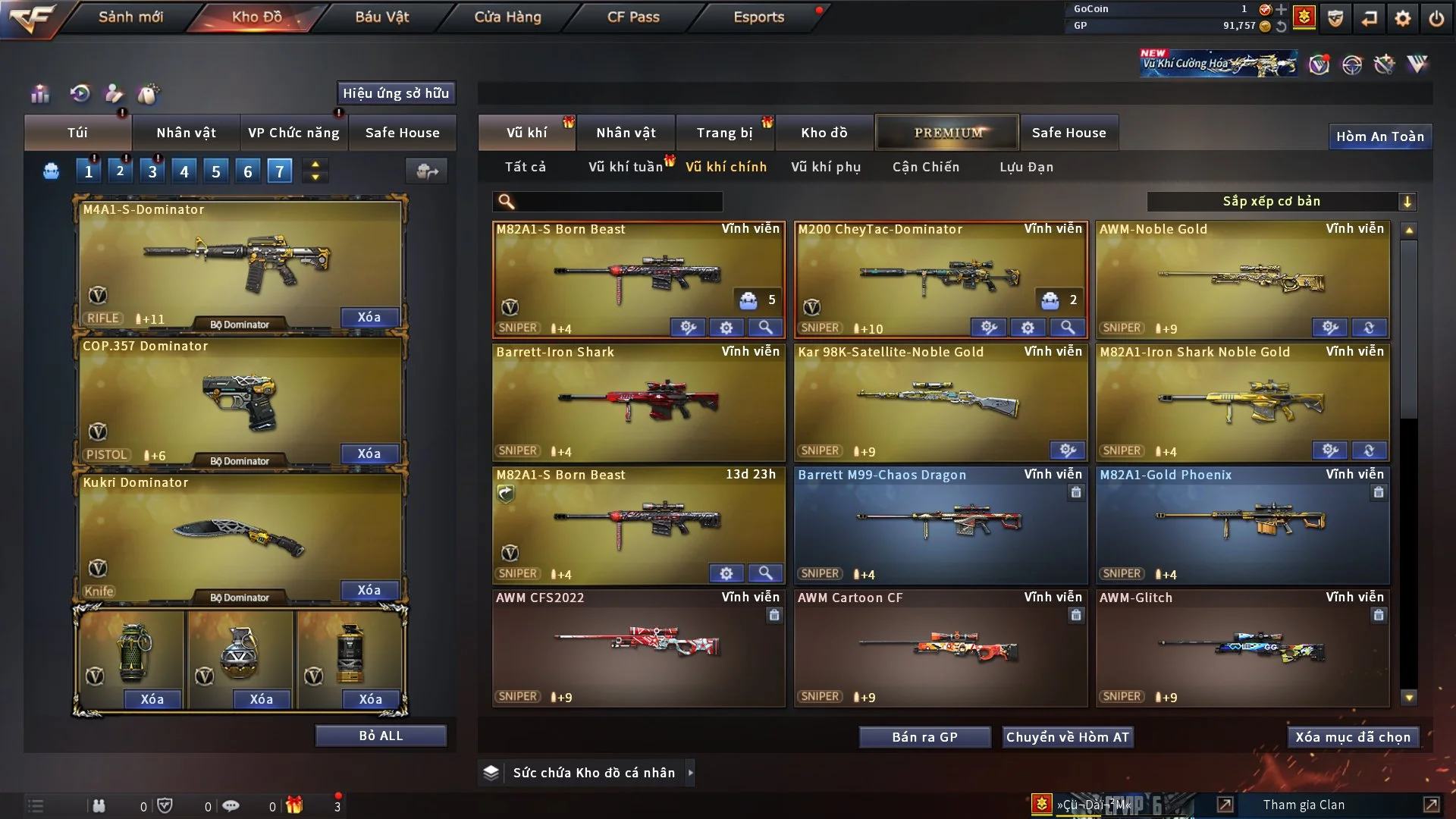Open the Cửa Hàng shop menu
Screen dimensions: 1456x819
[507, 17]
